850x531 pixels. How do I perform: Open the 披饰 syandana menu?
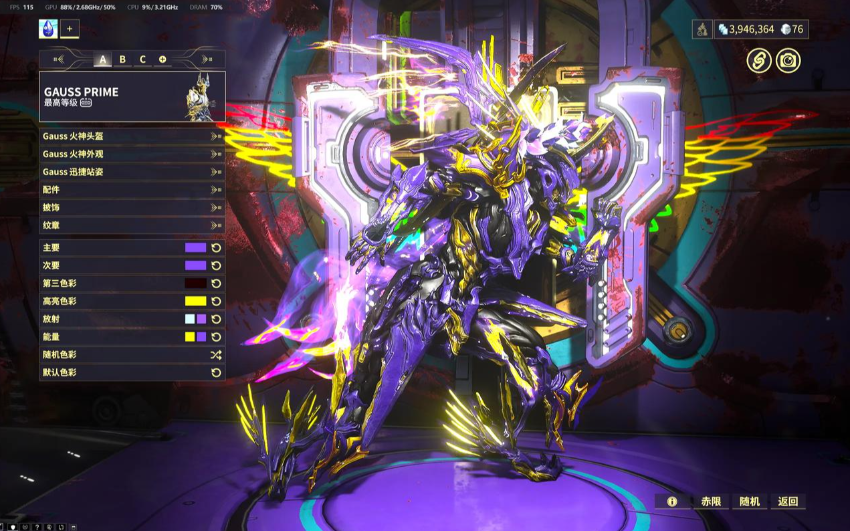pyautogui.click(x=132, y=207)
